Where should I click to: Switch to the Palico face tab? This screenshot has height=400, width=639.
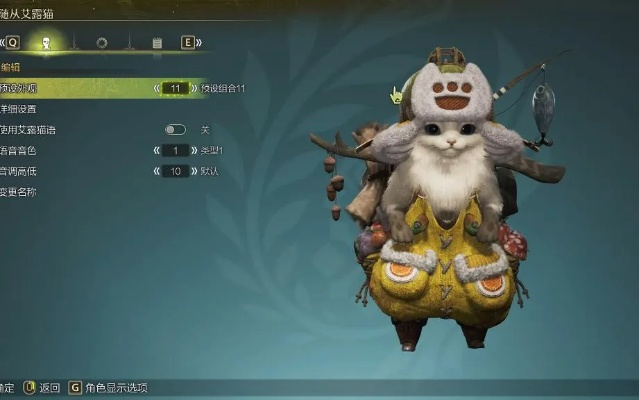click(45, 43)
